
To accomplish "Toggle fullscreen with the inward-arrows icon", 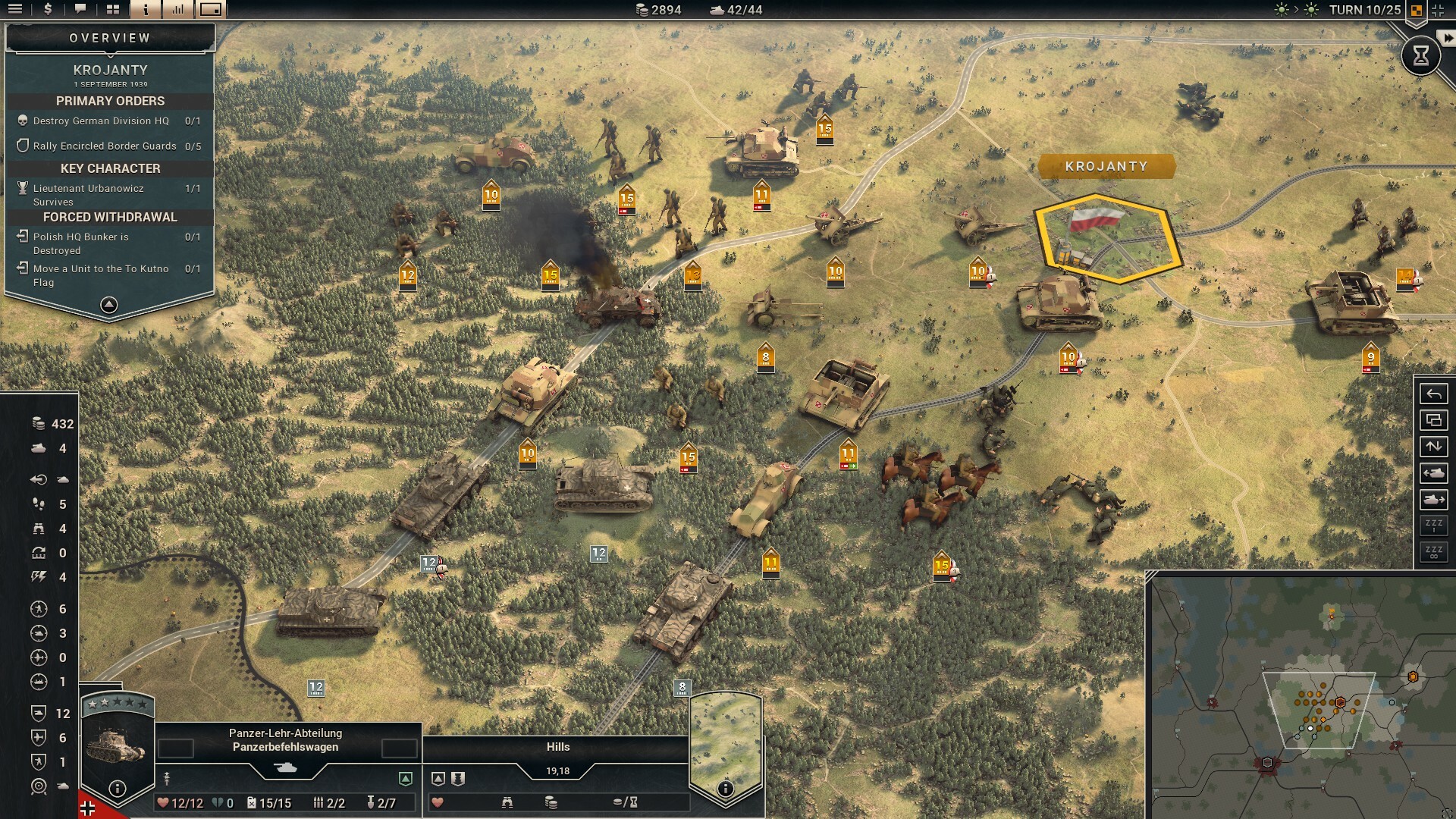I will coord(1438,10).
